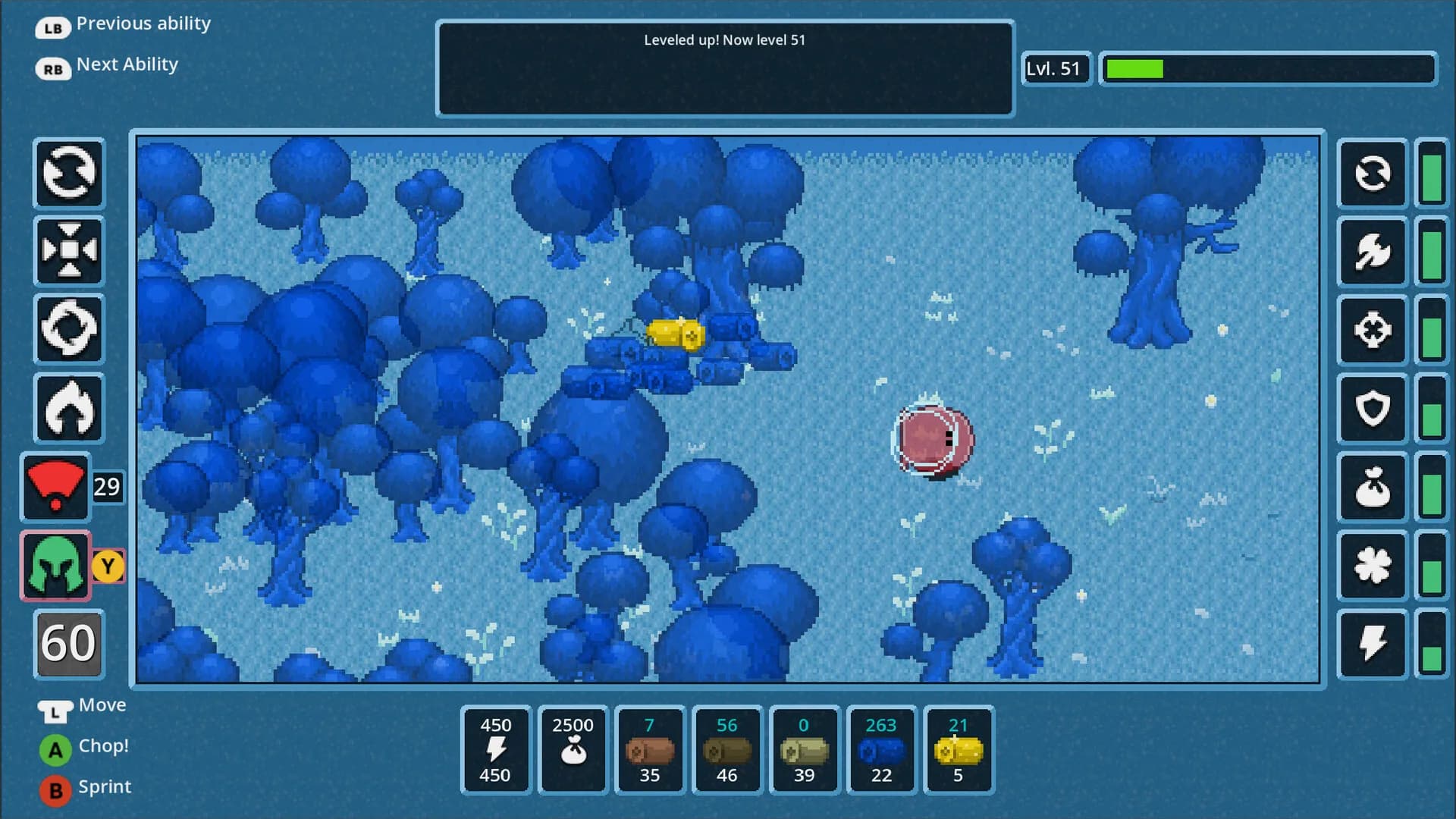The image size is (1456, 819).
Task: Select the yellow log resource slot
Action: [x=959, y=750]
